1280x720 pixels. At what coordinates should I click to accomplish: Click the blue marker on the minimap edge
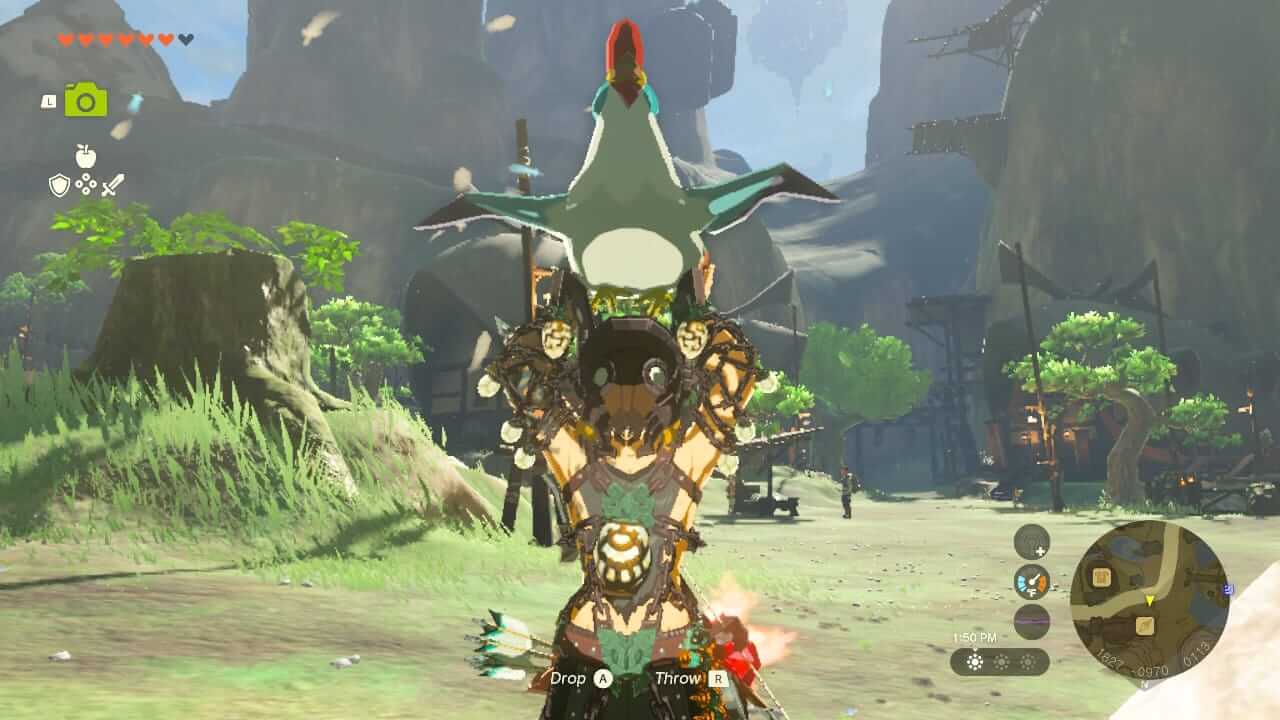coord(1228,588)
